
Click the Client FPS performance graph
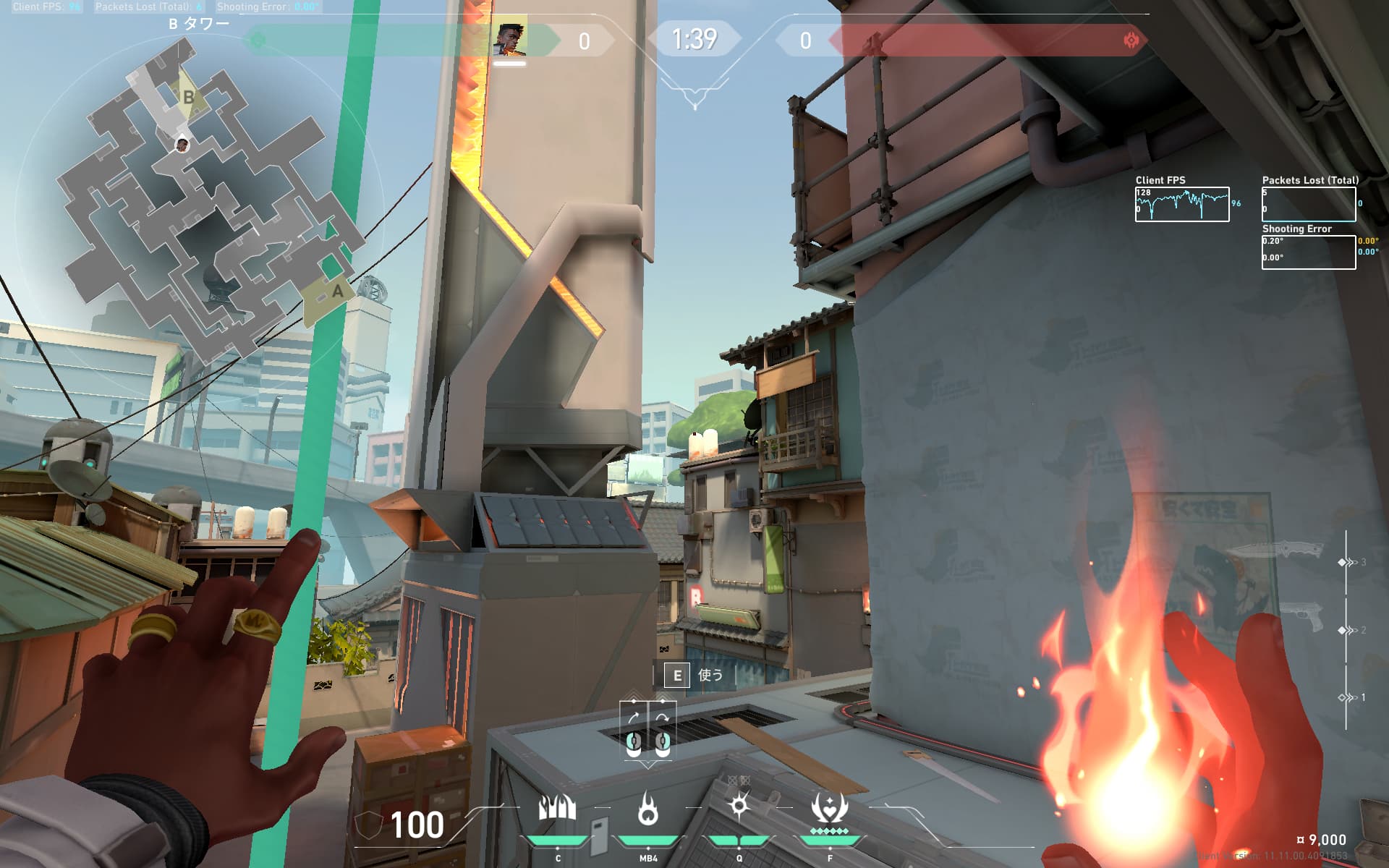point(1181,204)
